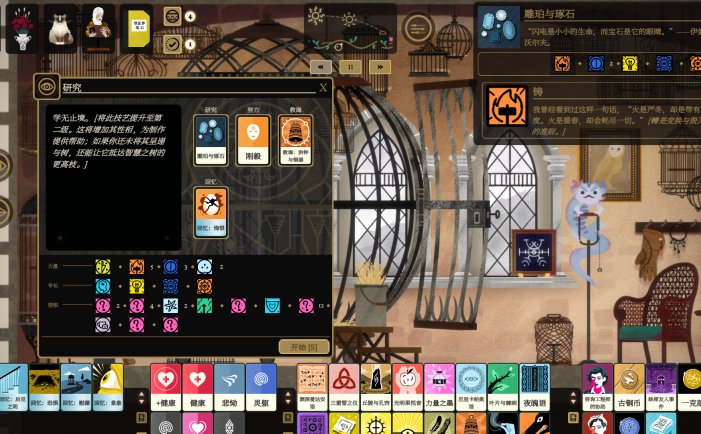
Task: Click the fast-forward speed button
Action: (x=378, y=66)
